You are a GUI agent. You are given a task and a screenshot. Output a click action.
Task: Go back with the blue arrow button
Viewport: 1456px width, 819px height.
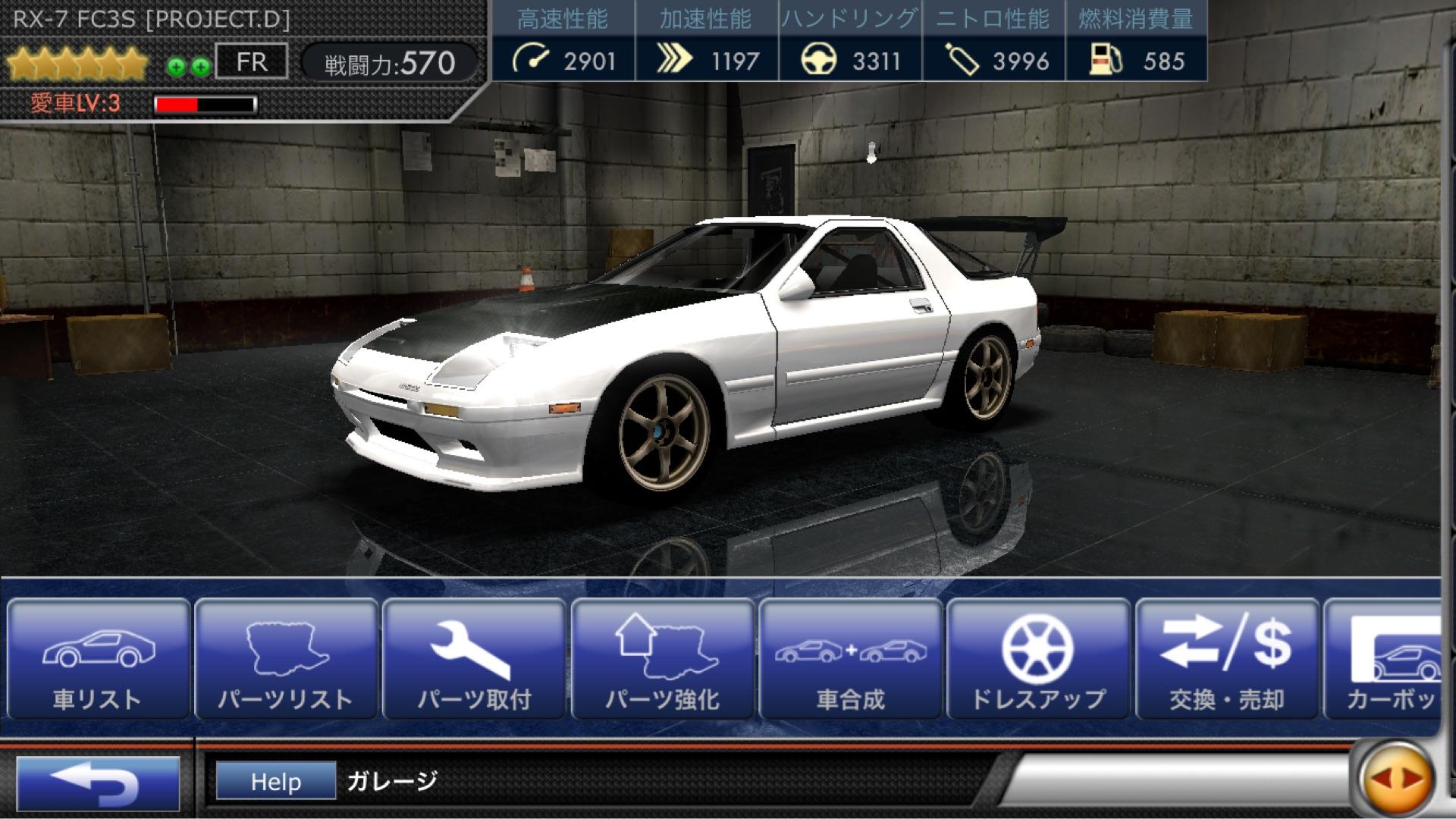coord(98,783)
